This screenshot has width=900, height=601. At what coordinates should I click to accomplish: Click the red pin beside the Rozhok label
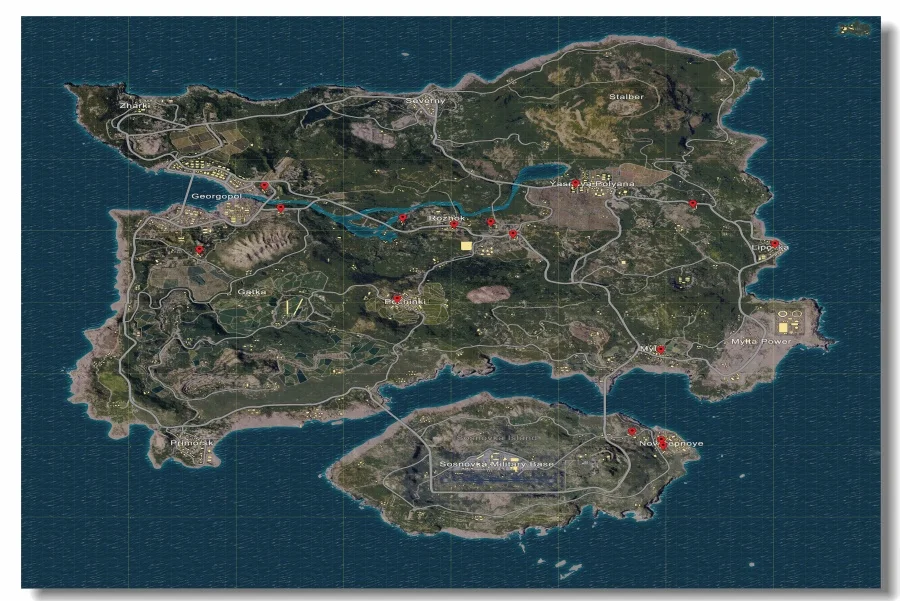(x=454, y=225)
